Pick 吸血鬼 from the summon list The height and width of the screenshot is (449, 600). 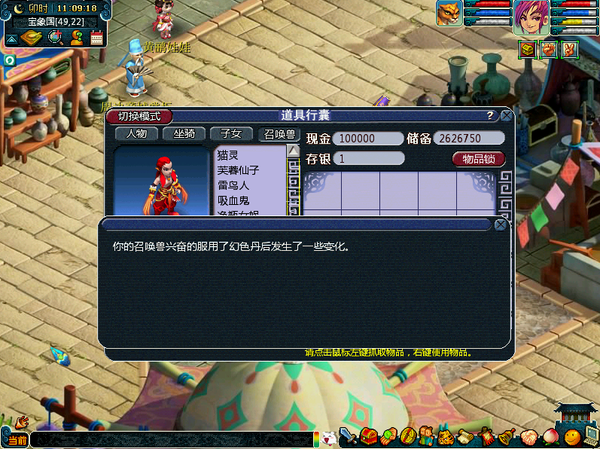point(232,201)
